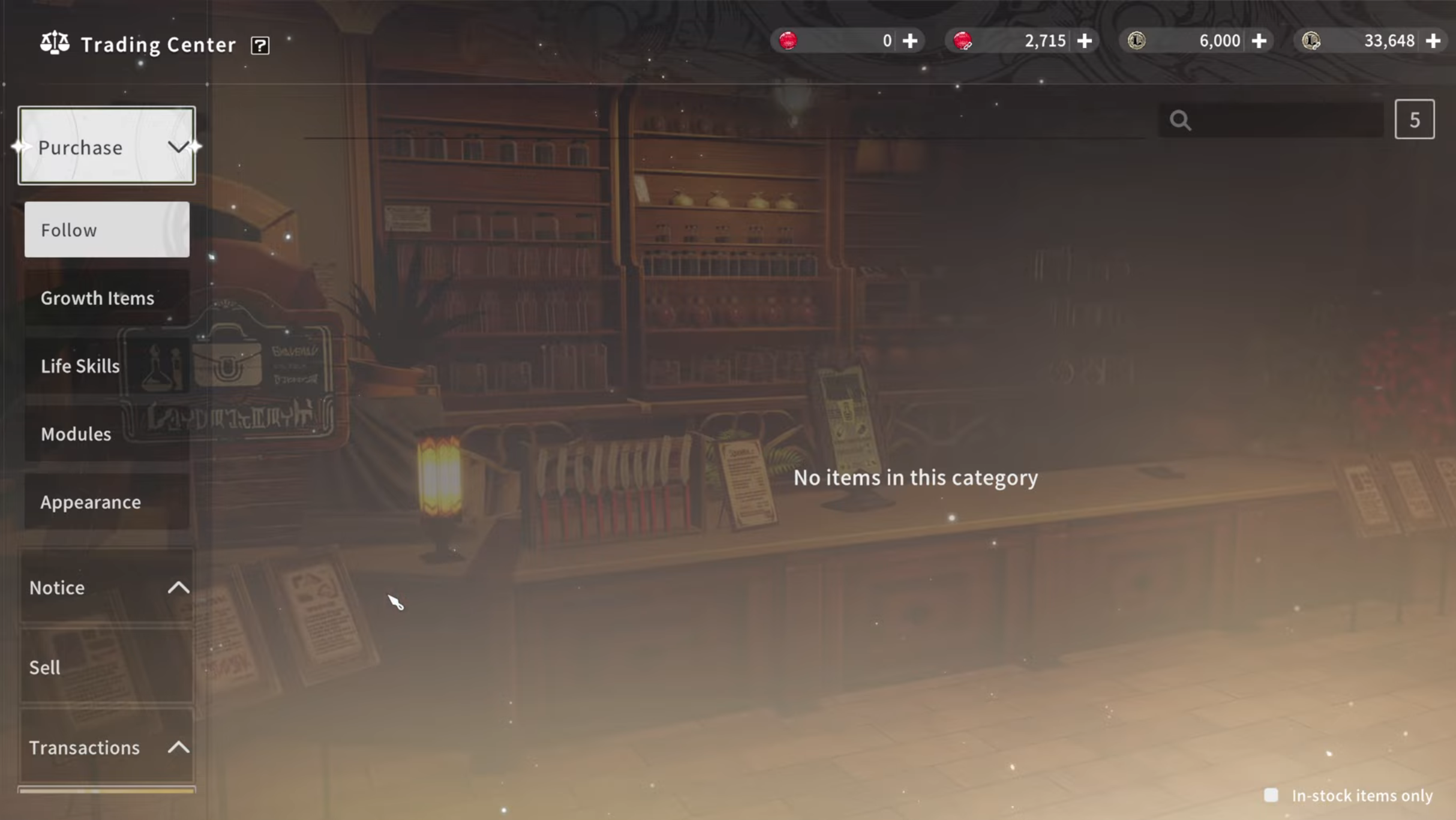This screenshot has width=1456, height=820.
Task: Toggle In-stock items only checkbox
Action: (1271, 795)
